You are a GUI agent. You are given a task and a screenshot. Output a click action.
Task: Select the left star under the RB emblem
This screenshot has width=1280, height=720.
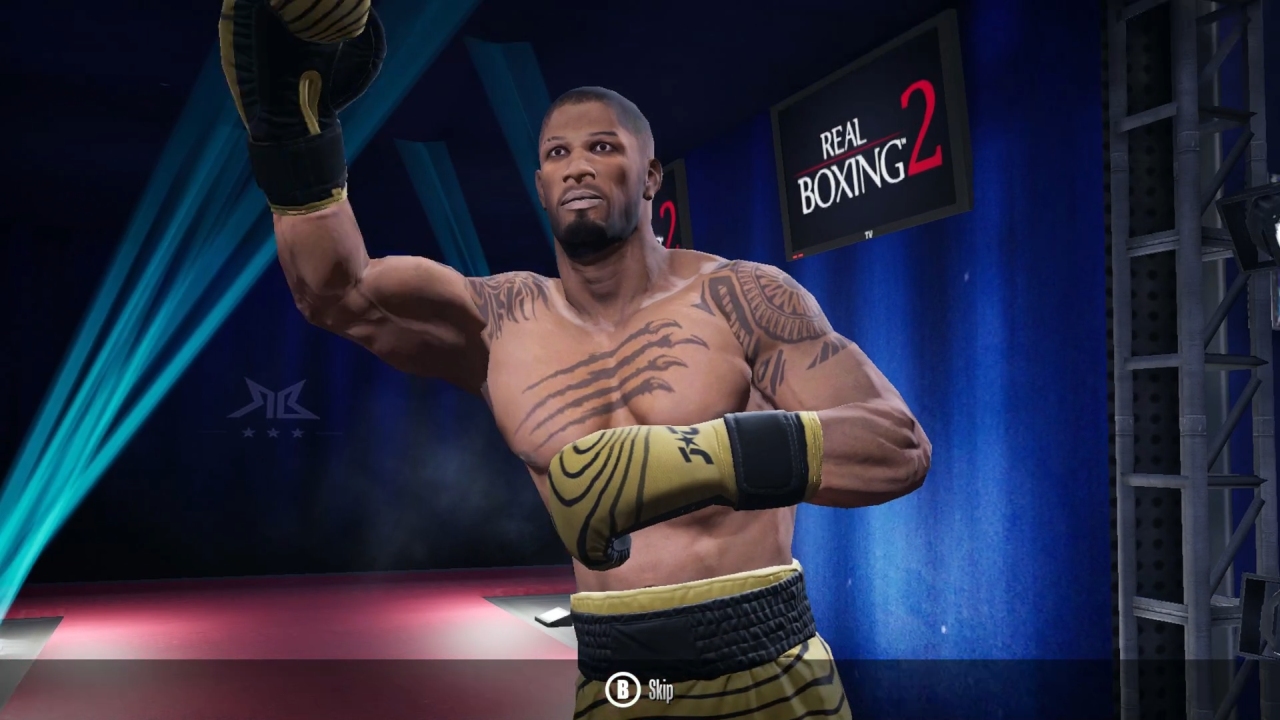point(249,434)
